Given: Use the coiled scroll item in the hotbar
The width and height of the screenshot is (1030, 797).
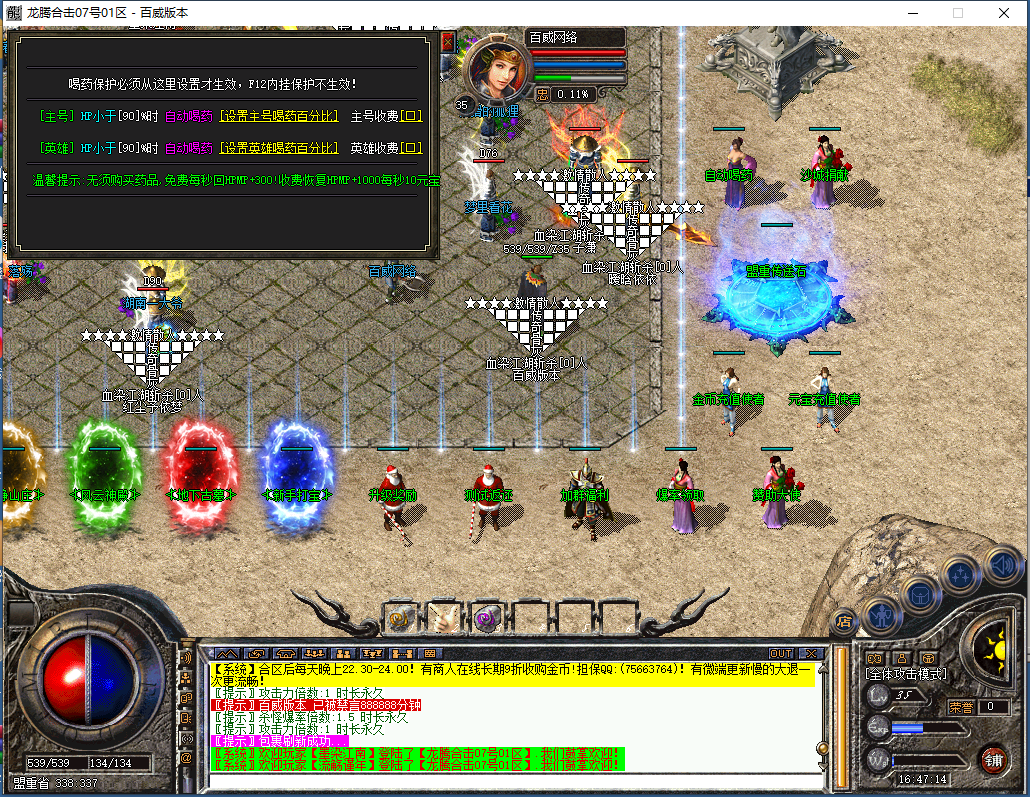Looking at the screenshot, I should coord(400,617).
